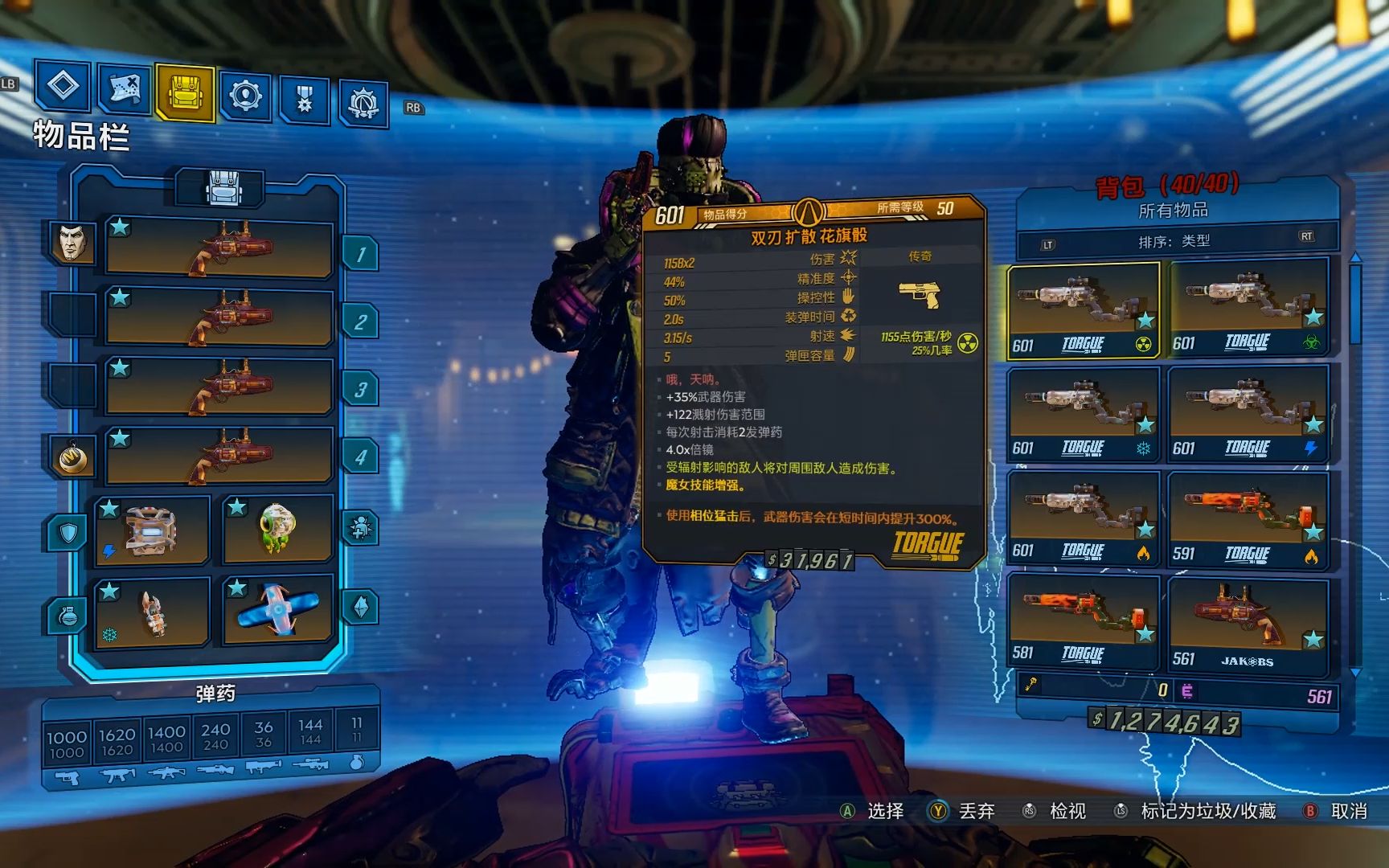Image resolution: width=1389 pixels, height=868 pixels.
Task: Switch to the medal rank tab
Action: point(304,100)
